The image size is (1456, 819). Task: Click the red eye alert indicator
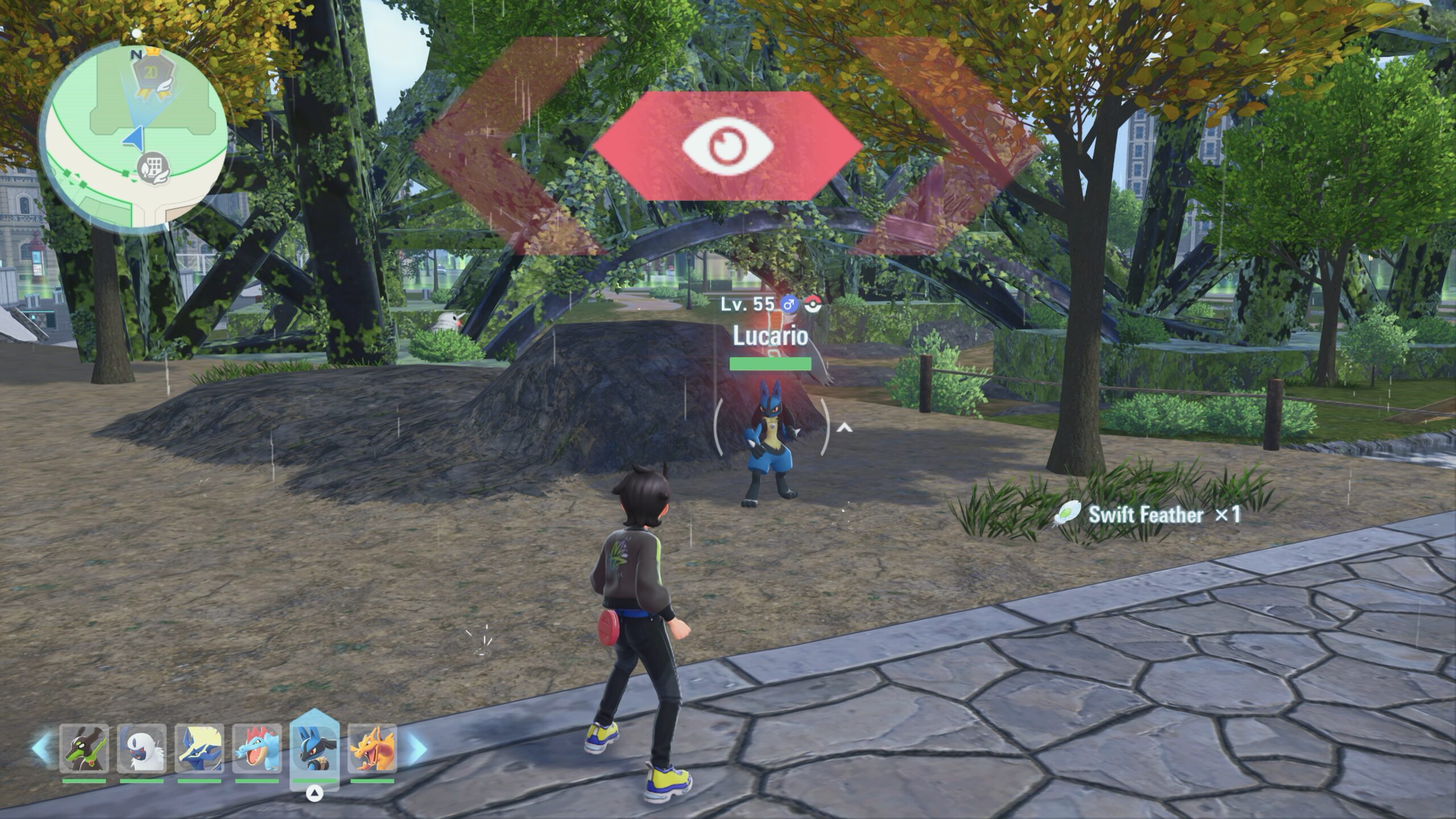(727, 146)
